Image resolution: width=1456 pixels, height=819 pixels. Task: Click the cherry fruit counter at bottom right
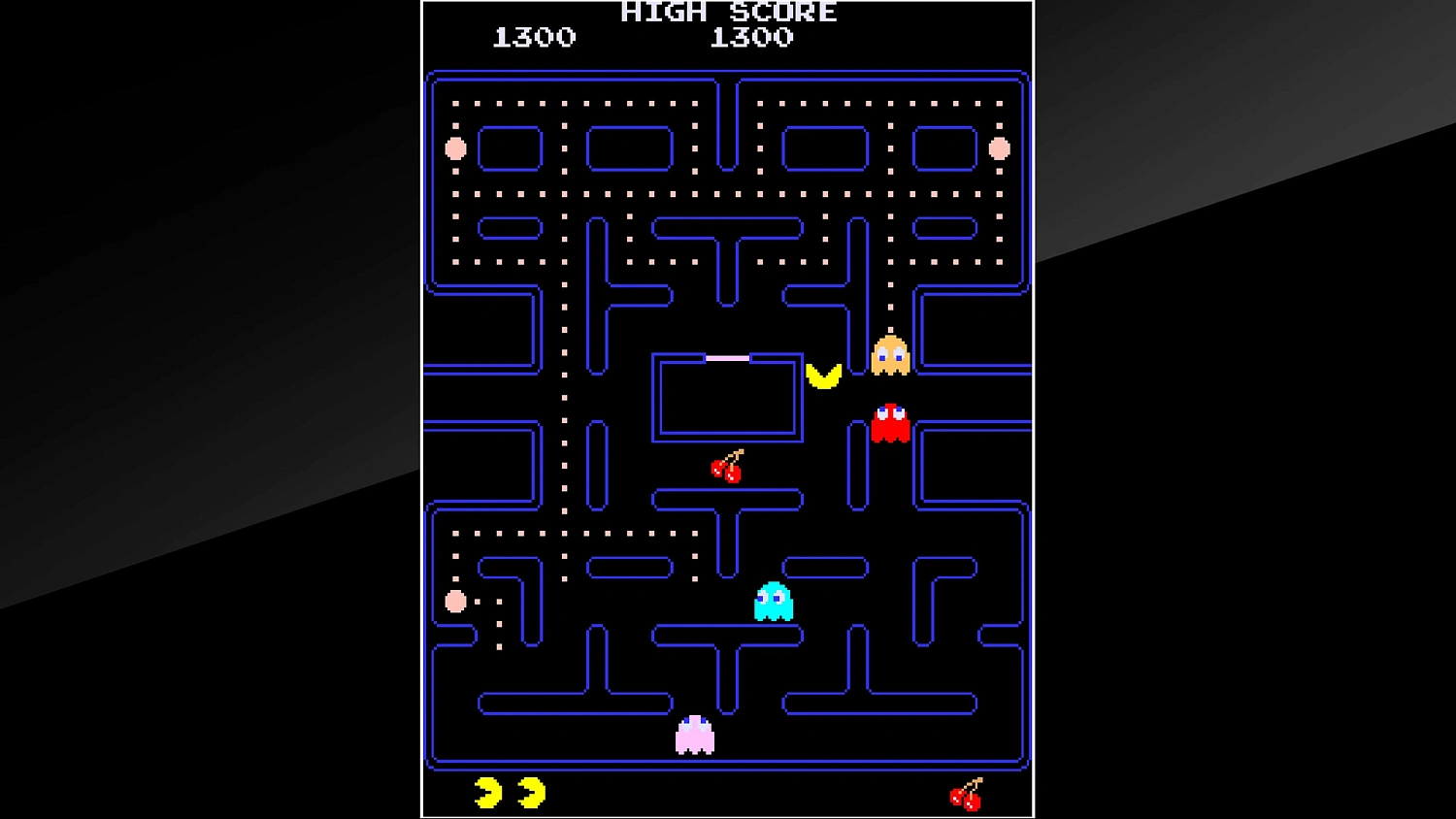(965, 794)
